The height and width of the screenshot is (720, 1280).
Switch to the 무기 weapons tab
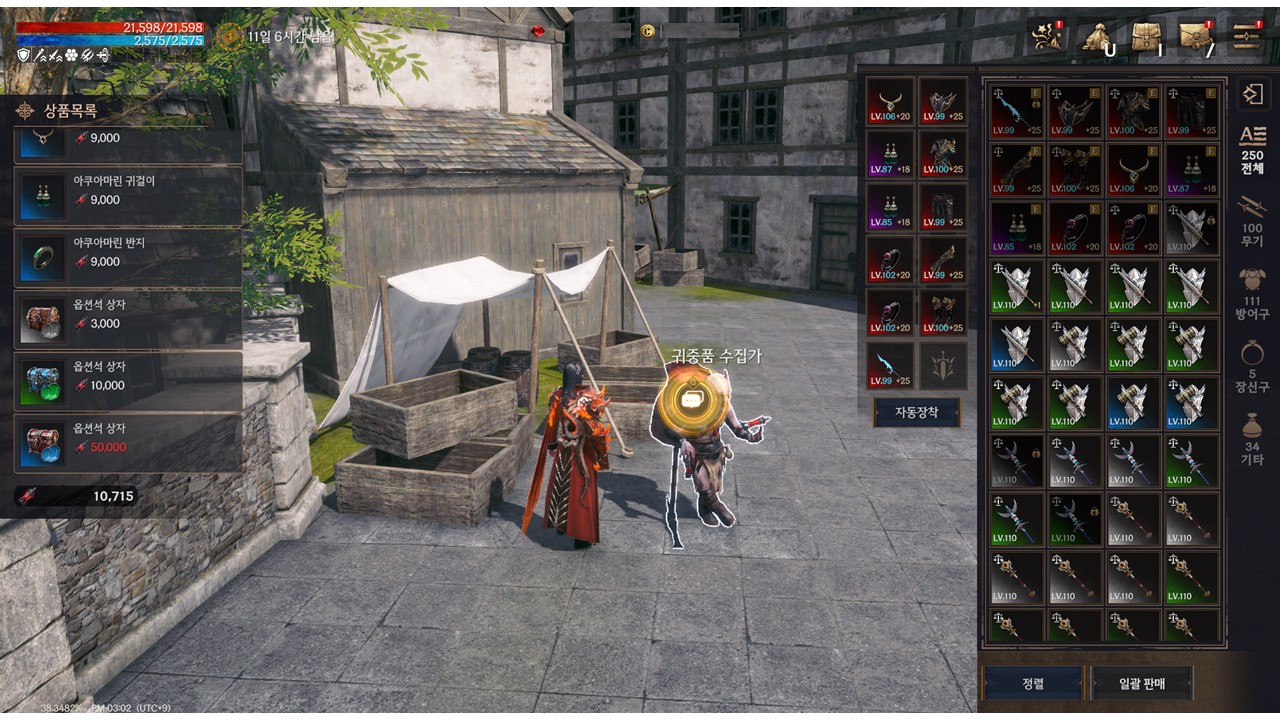click(x=1252, y=220)
